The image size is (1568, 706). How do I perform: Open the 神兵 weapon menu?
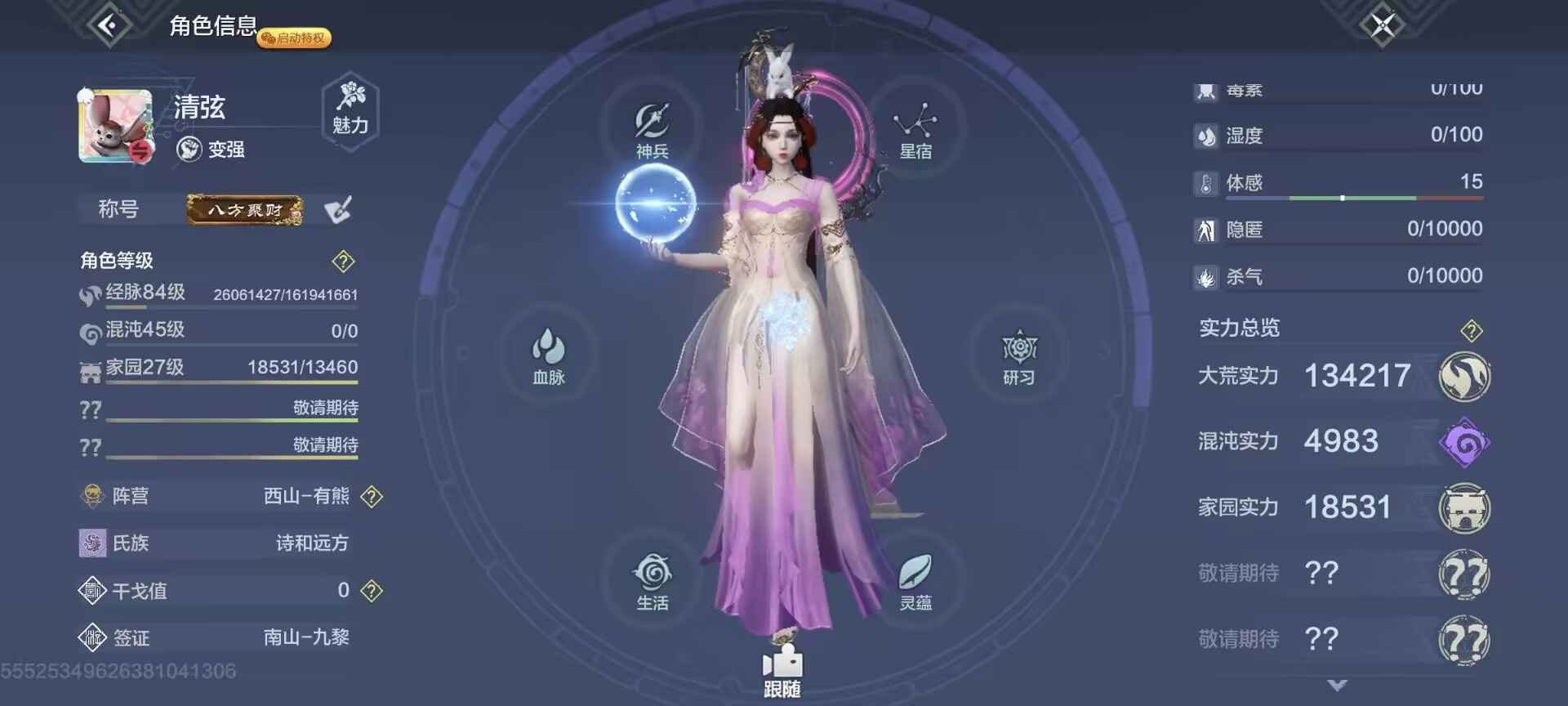[653, 130]
